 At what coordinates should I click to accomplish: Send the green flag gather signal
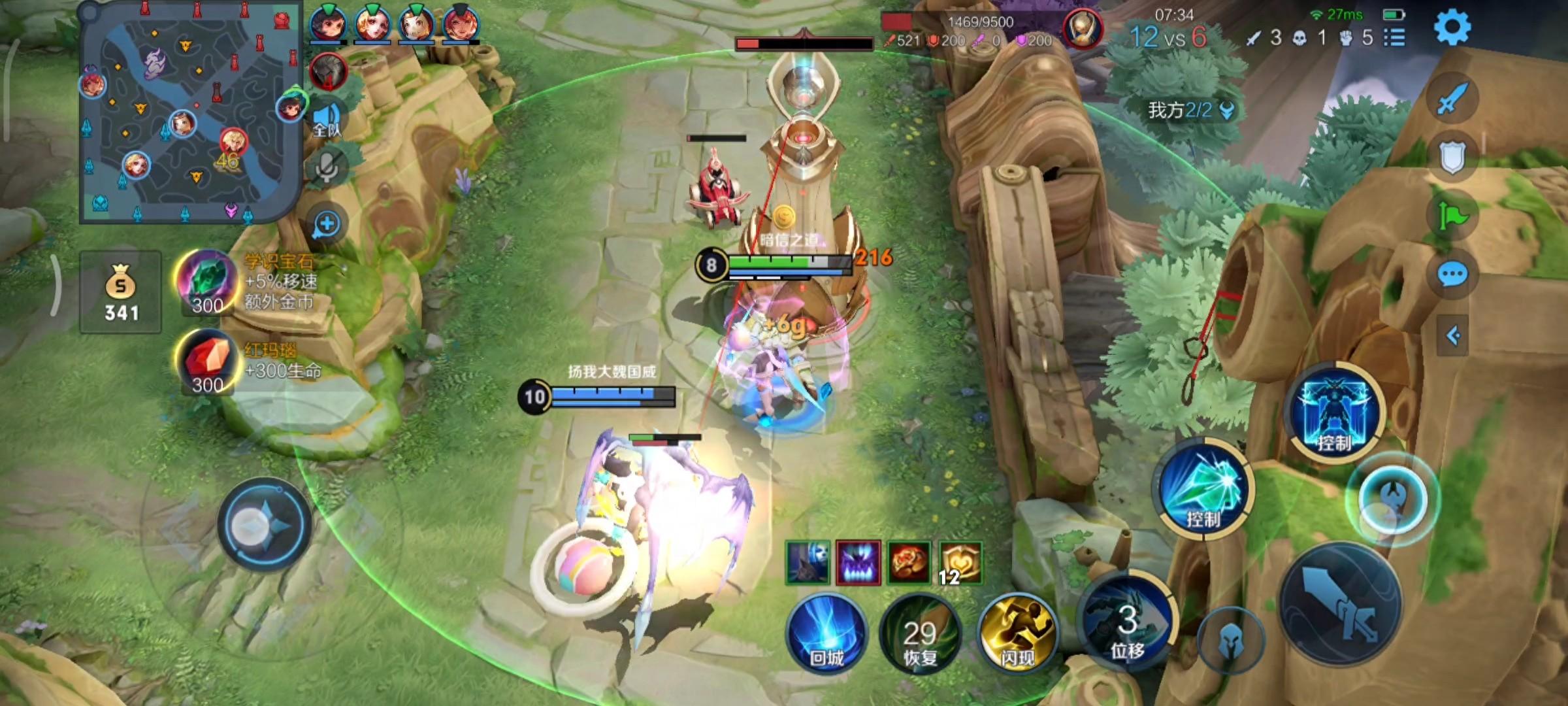pyautogui.click(x=1452, y=214)
